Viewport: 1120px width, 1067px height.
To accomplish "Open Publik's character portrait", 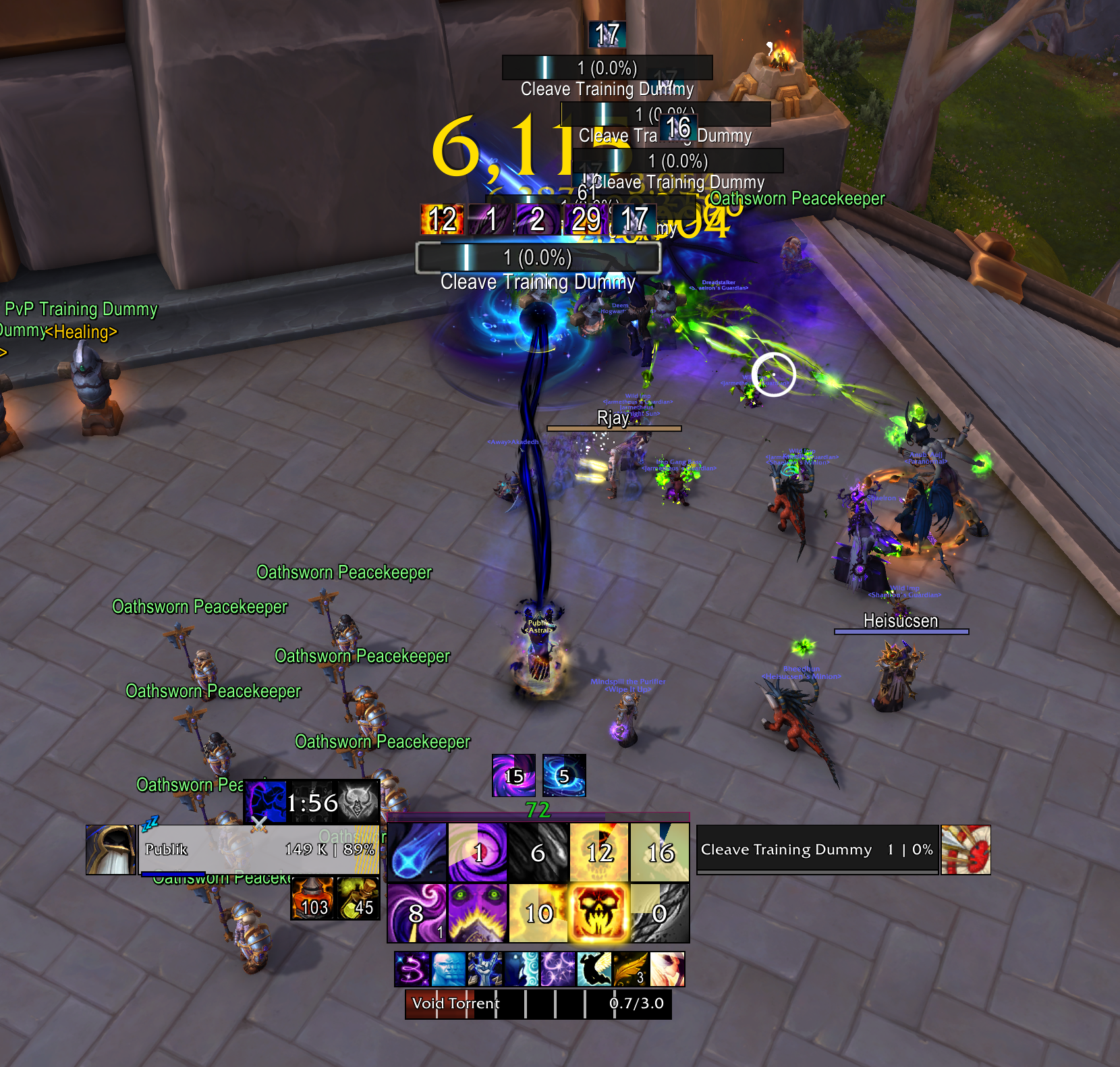I will point(109,849).
